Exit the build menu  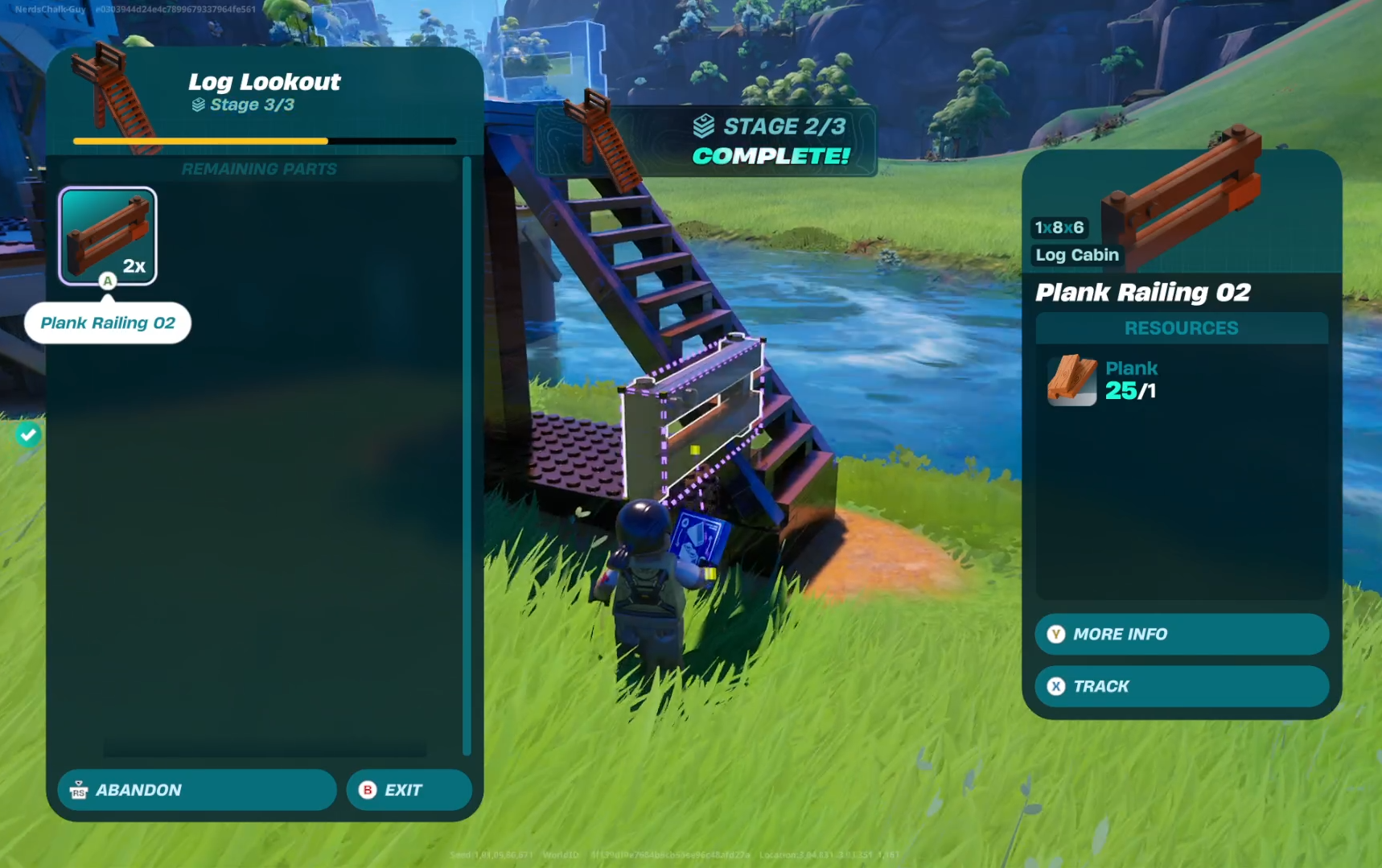409,790
